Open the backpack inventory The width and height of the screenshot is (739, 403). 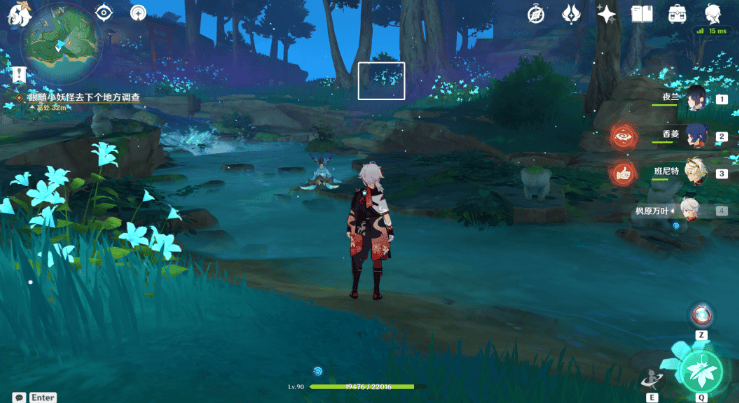(x=677, y=13)
